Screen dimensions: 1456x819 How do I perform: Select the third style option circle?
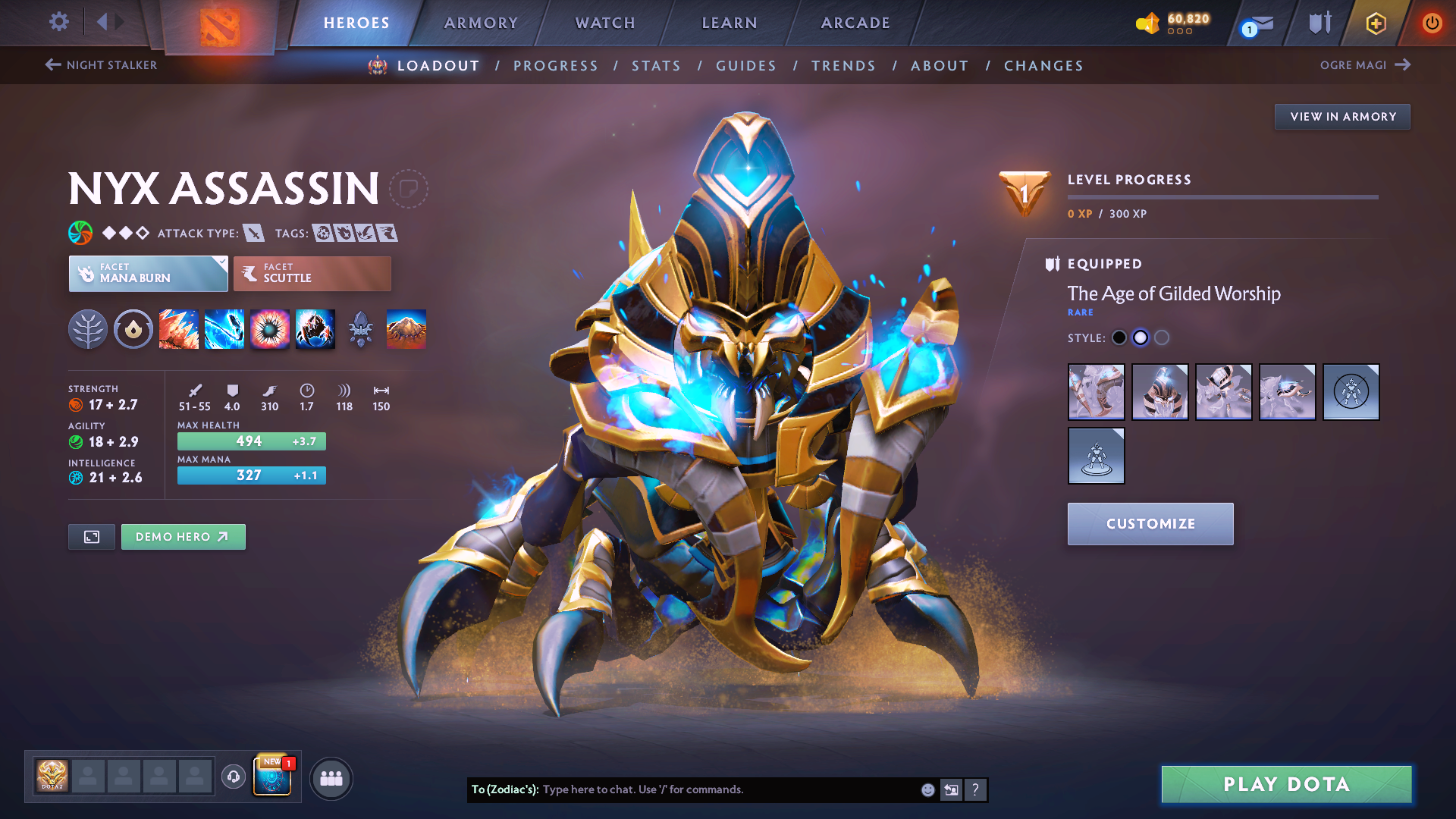pos(1162,337)
